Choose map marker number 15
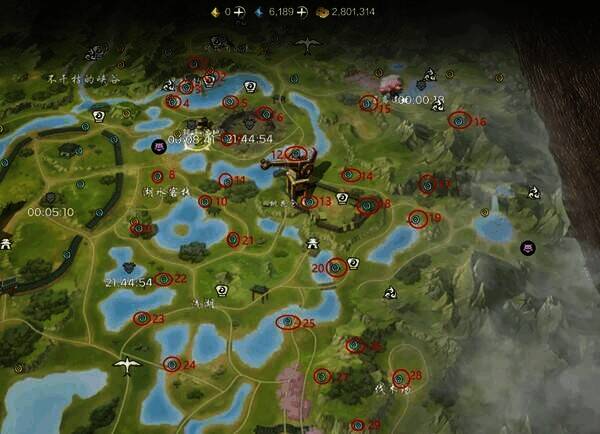Viewport: 600px width, 434px height. [x=368, y=102]
